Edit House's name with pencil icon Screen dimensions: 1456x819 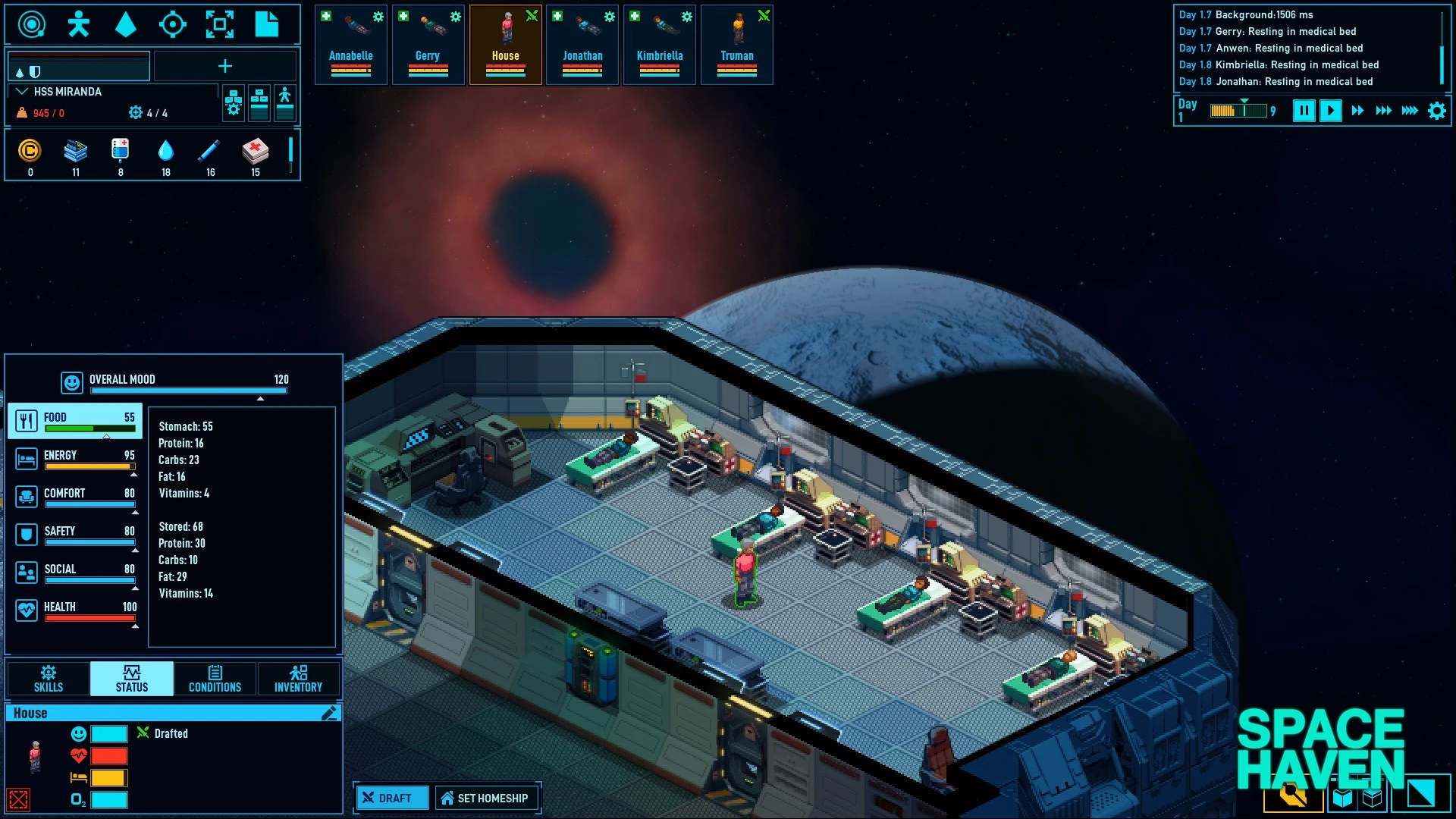click(x=329, y=713)
